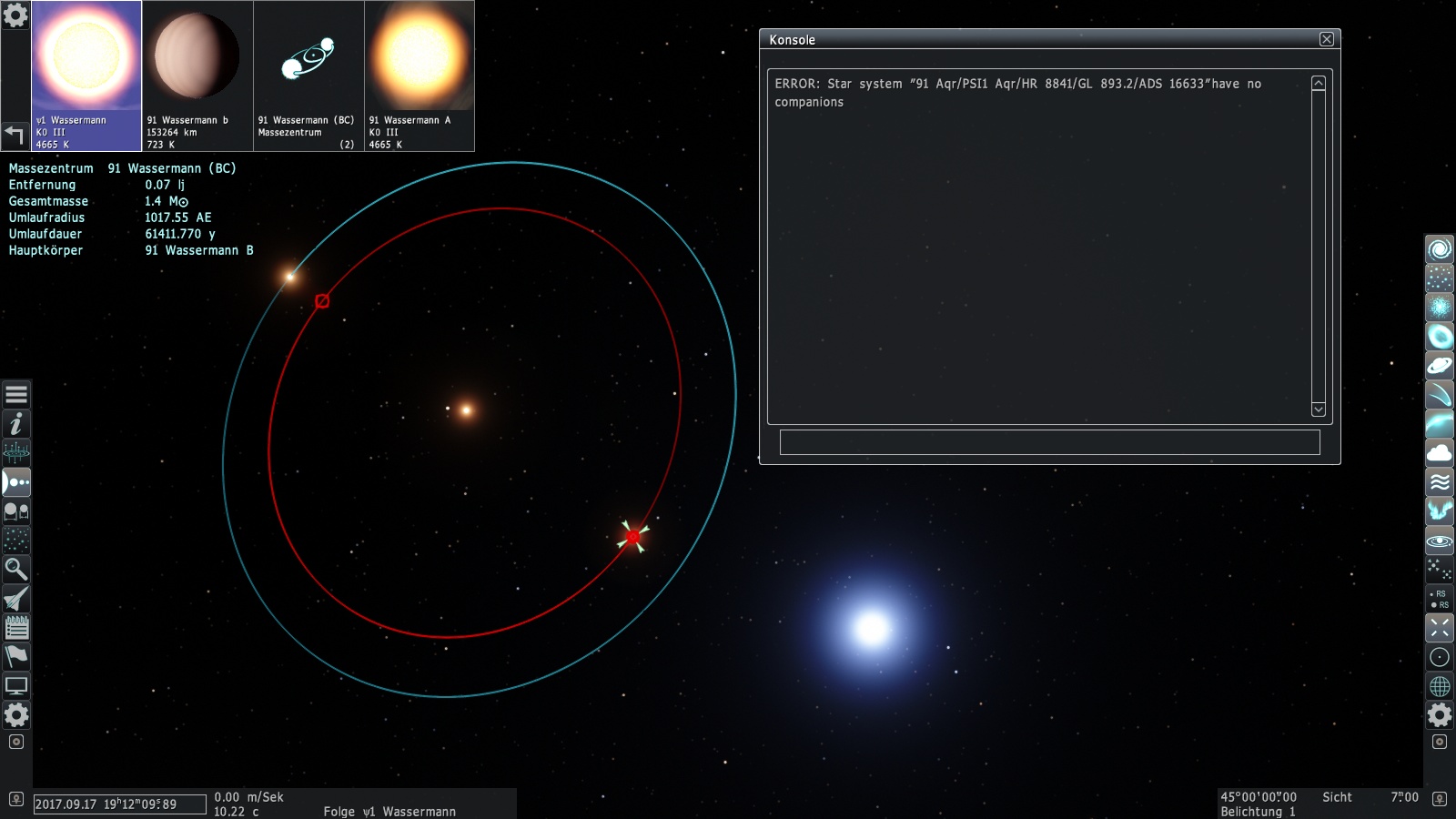Viewport: 1456px width, 819px height.
Task: Click the console command input field
Action: (1049, 442)
